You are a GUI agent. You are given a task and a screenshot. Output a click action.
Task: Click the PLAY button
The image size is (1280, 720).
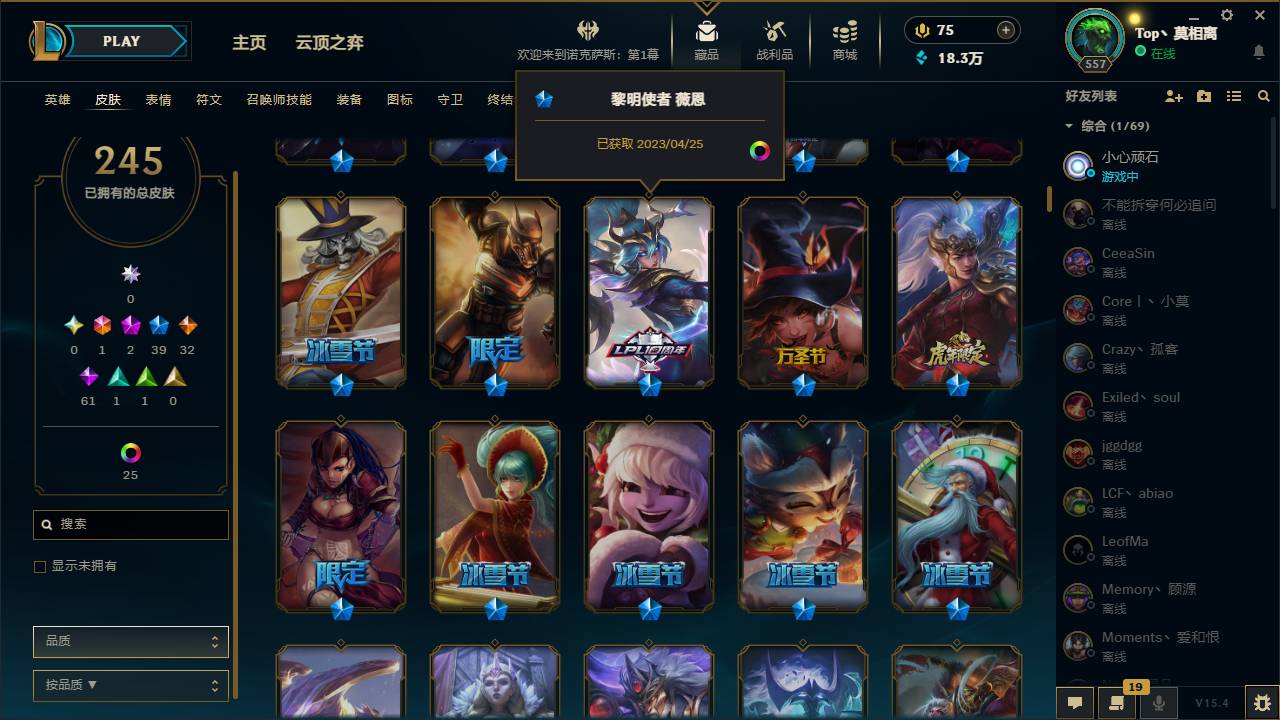pyautogui.click(x=121, y=41)
